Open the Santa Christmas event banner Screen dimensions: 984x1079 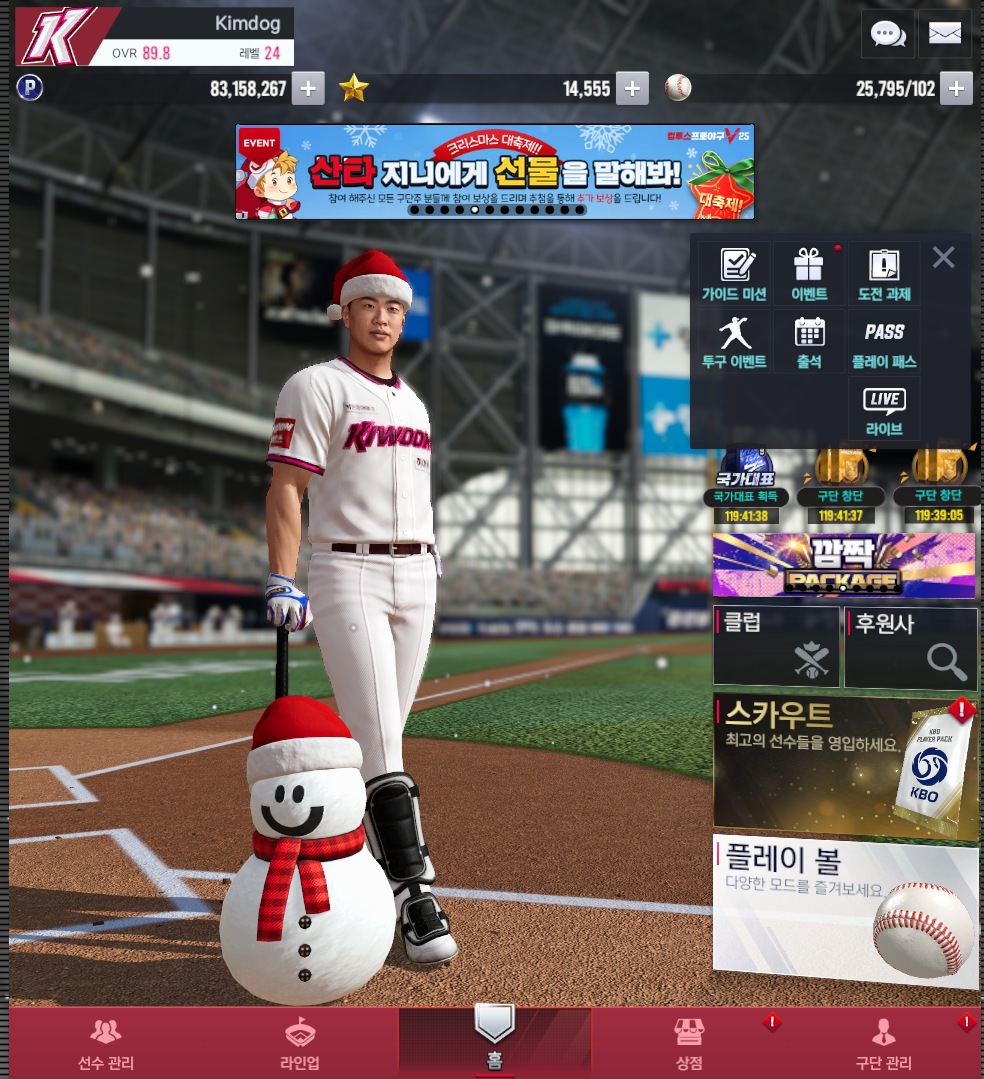494,171
